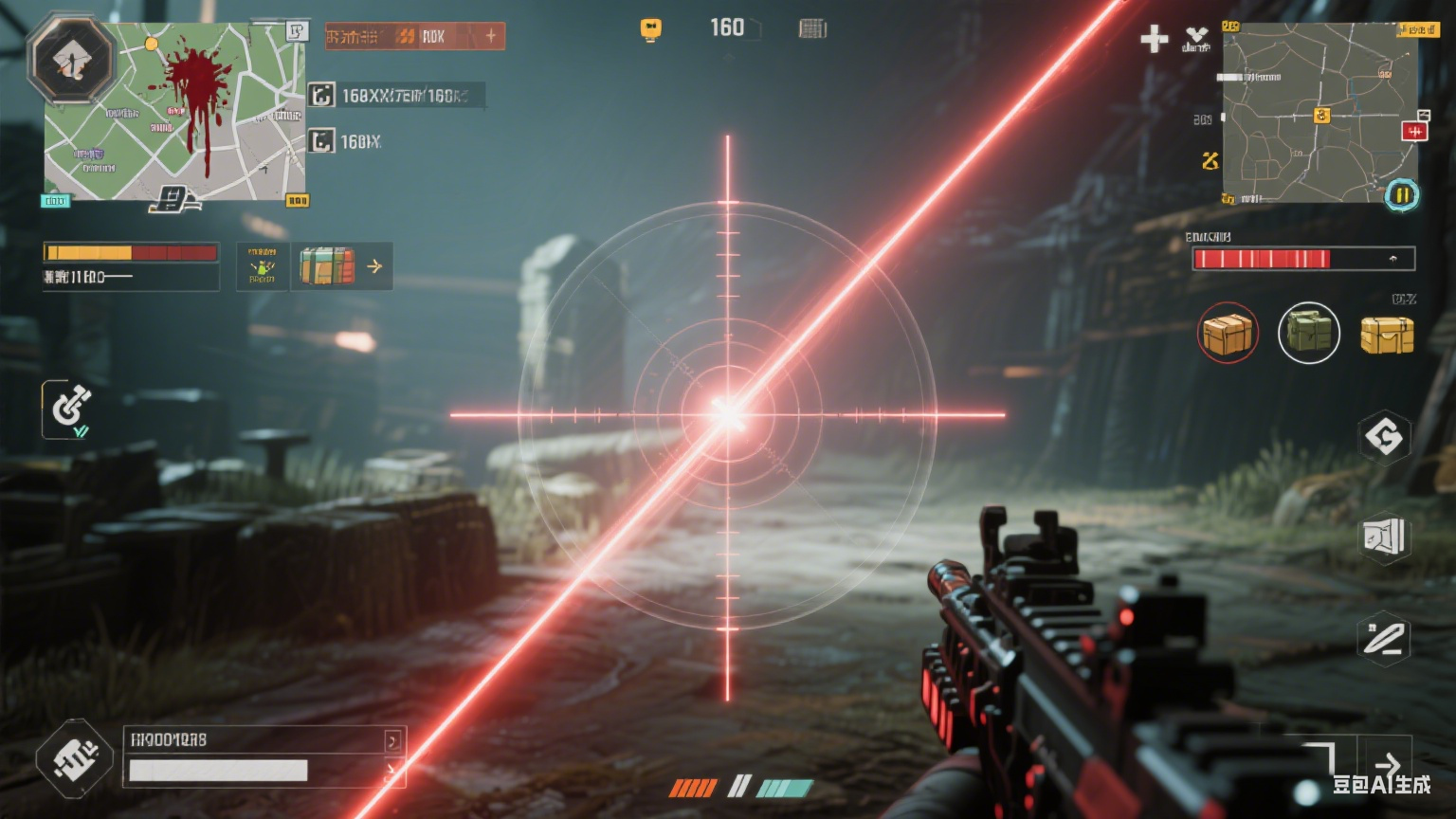Click the orange banner's plus button at top
The height and width of the screenshot is (819, 1456).
(490, 36)
